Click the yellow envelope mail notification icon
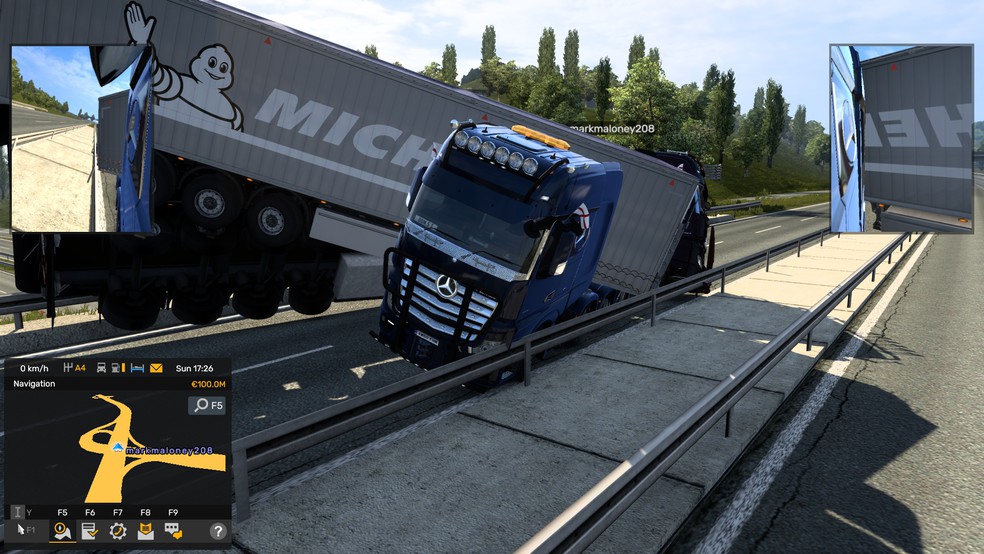Screen dimensions: 984x554 156,368
